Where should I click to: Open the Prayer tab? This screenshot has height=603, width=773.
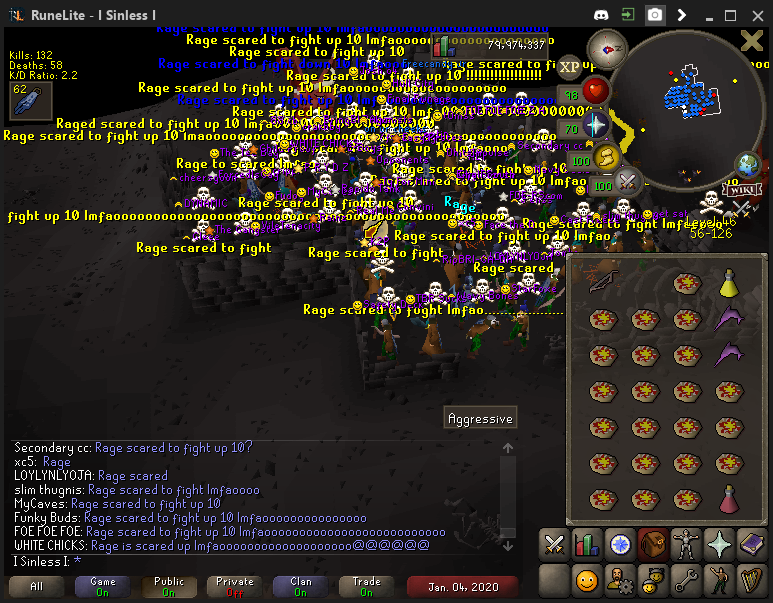point(719,545)
